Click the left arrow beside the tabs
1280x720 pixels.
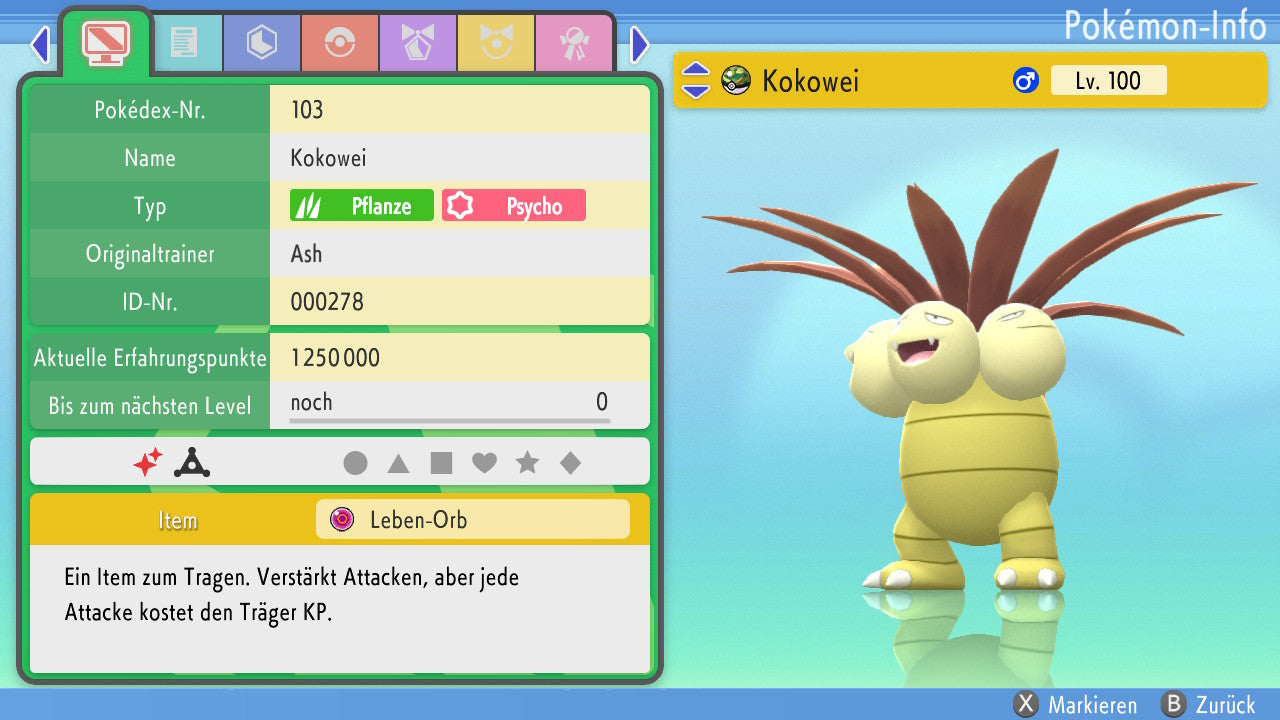(x=40, y=44)
